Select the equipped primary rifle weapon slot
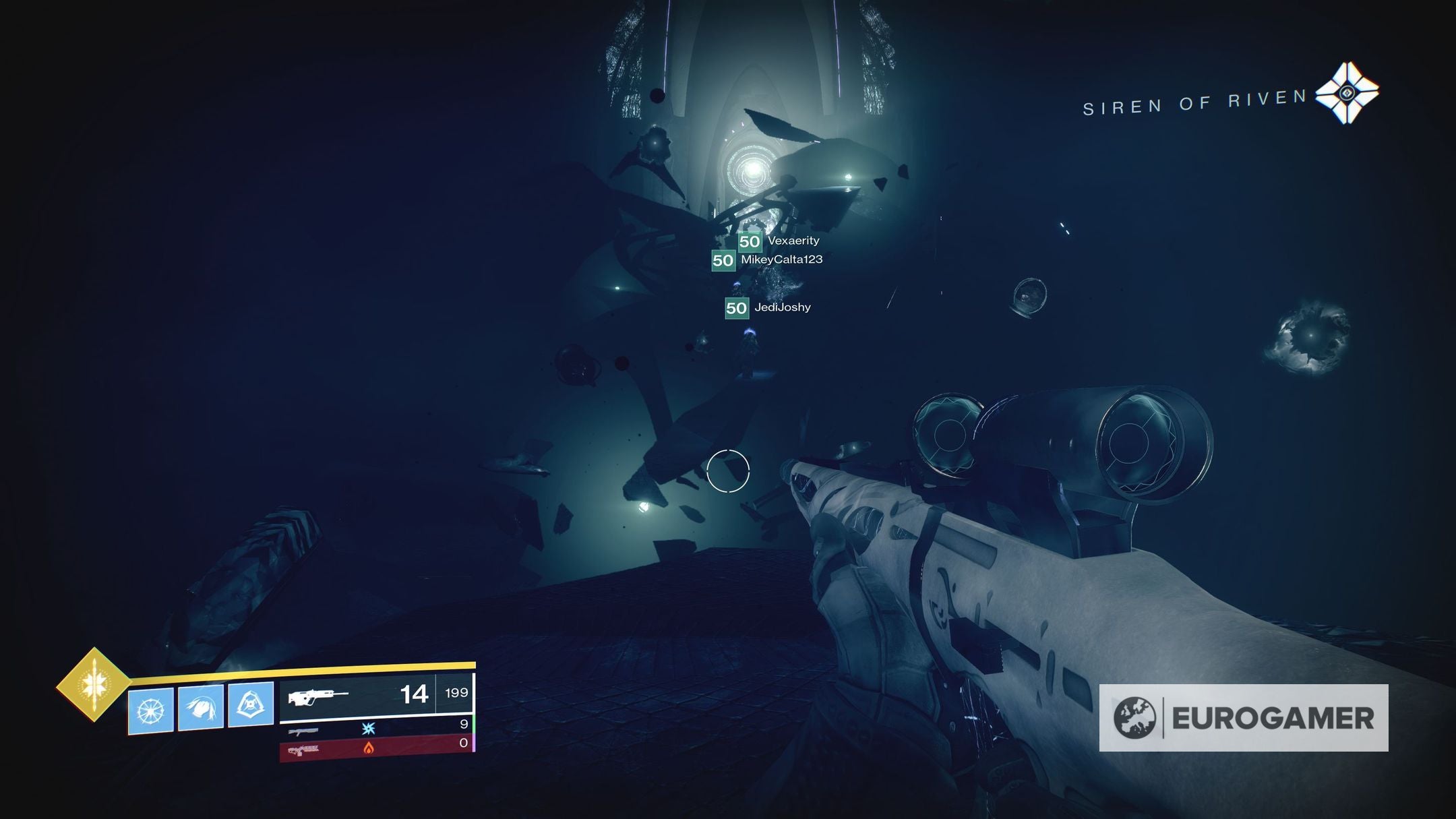1456x819 pixels. point(376,694)
